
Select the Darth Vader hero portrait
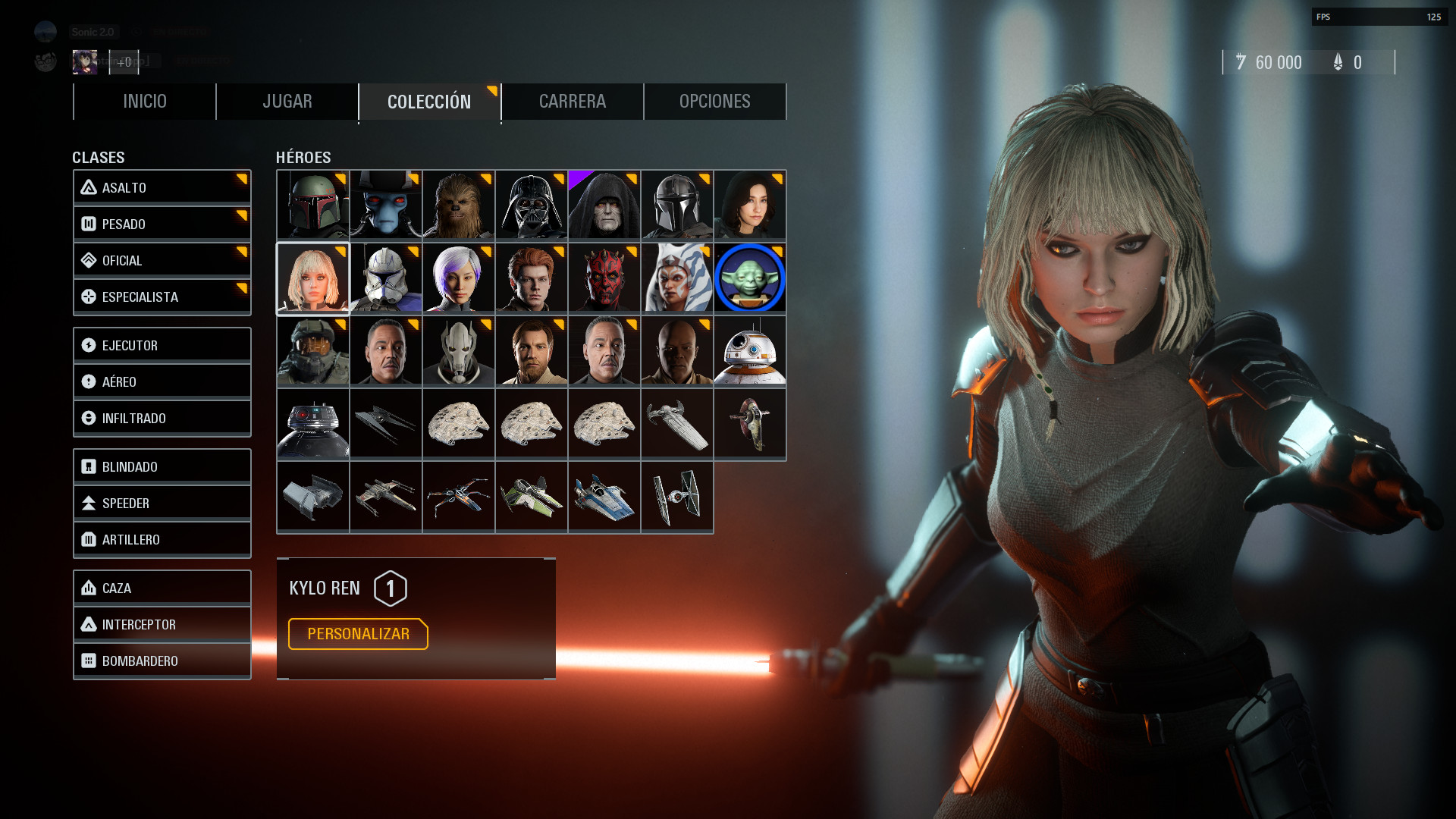tap(531, 205)
